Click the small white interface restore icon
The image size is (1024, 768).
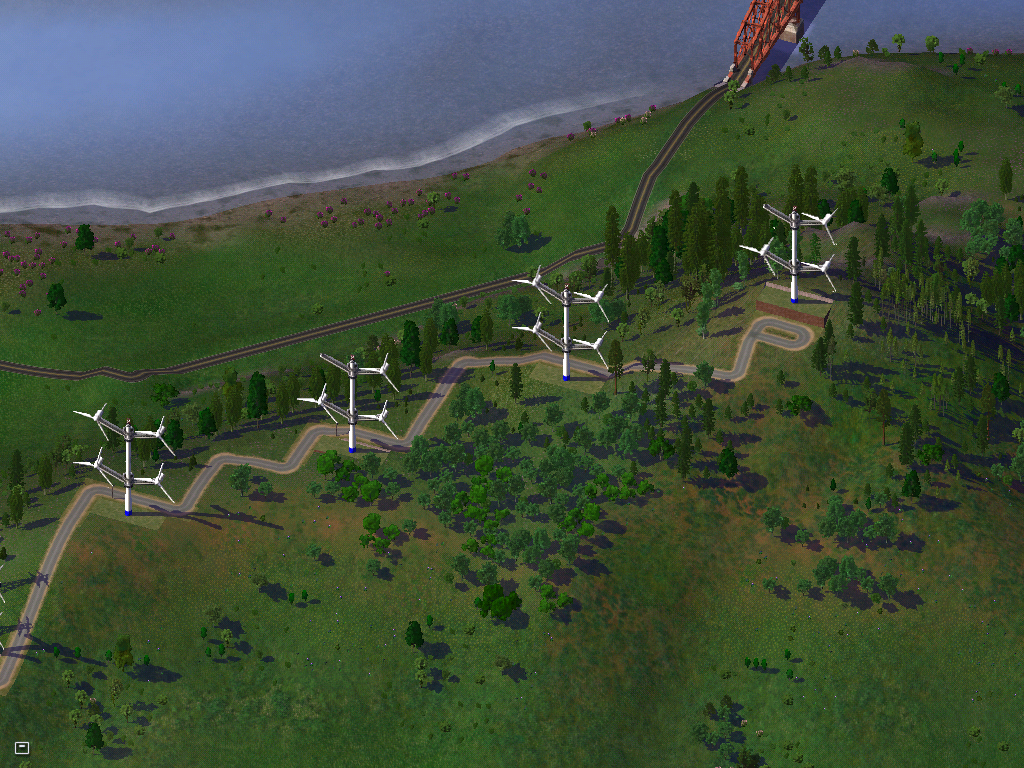[x=22, y=747]
